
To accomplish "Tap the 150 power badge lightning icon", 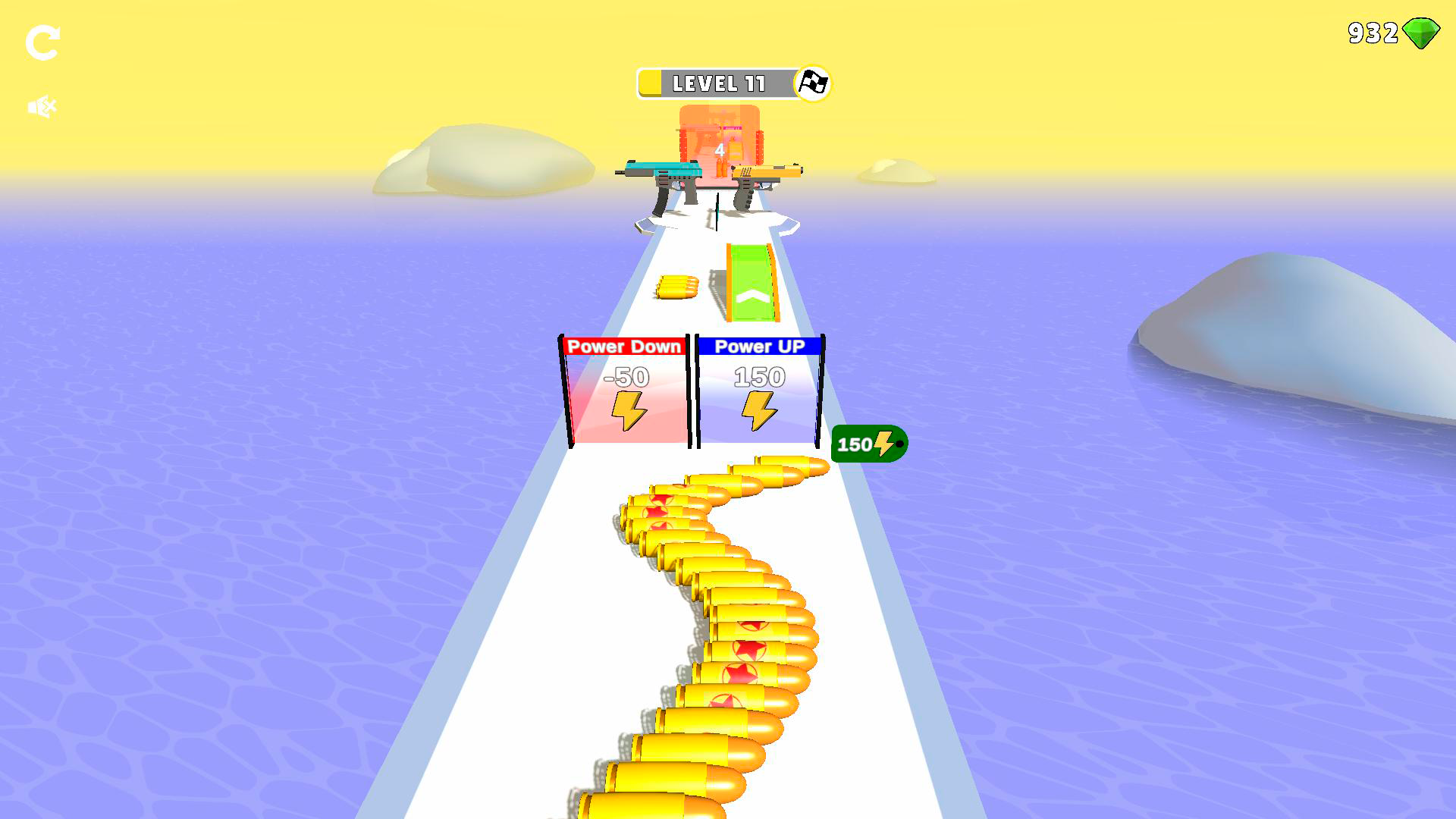I will coord(884,442).
